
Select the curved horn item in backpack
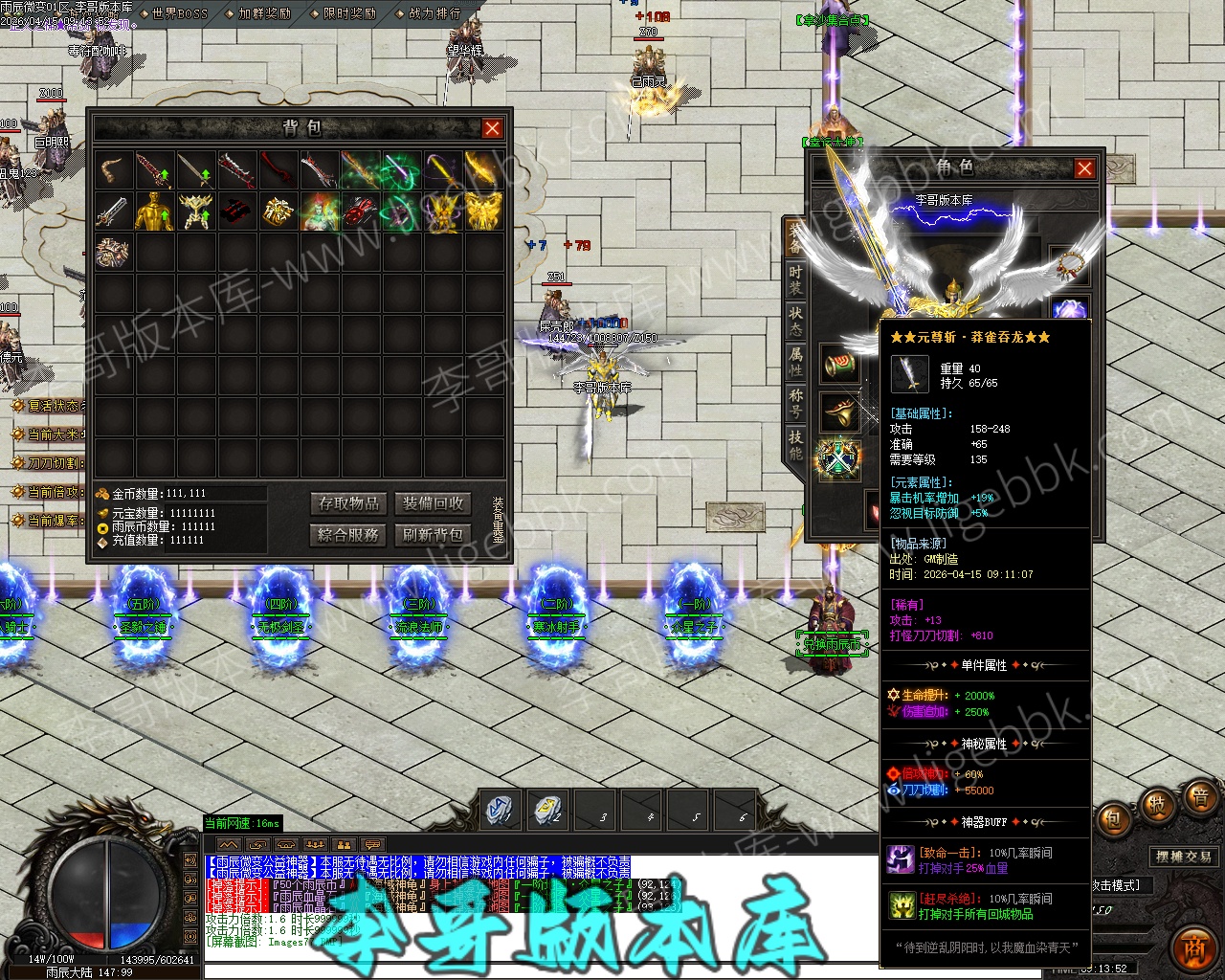(x=114, y=170)
